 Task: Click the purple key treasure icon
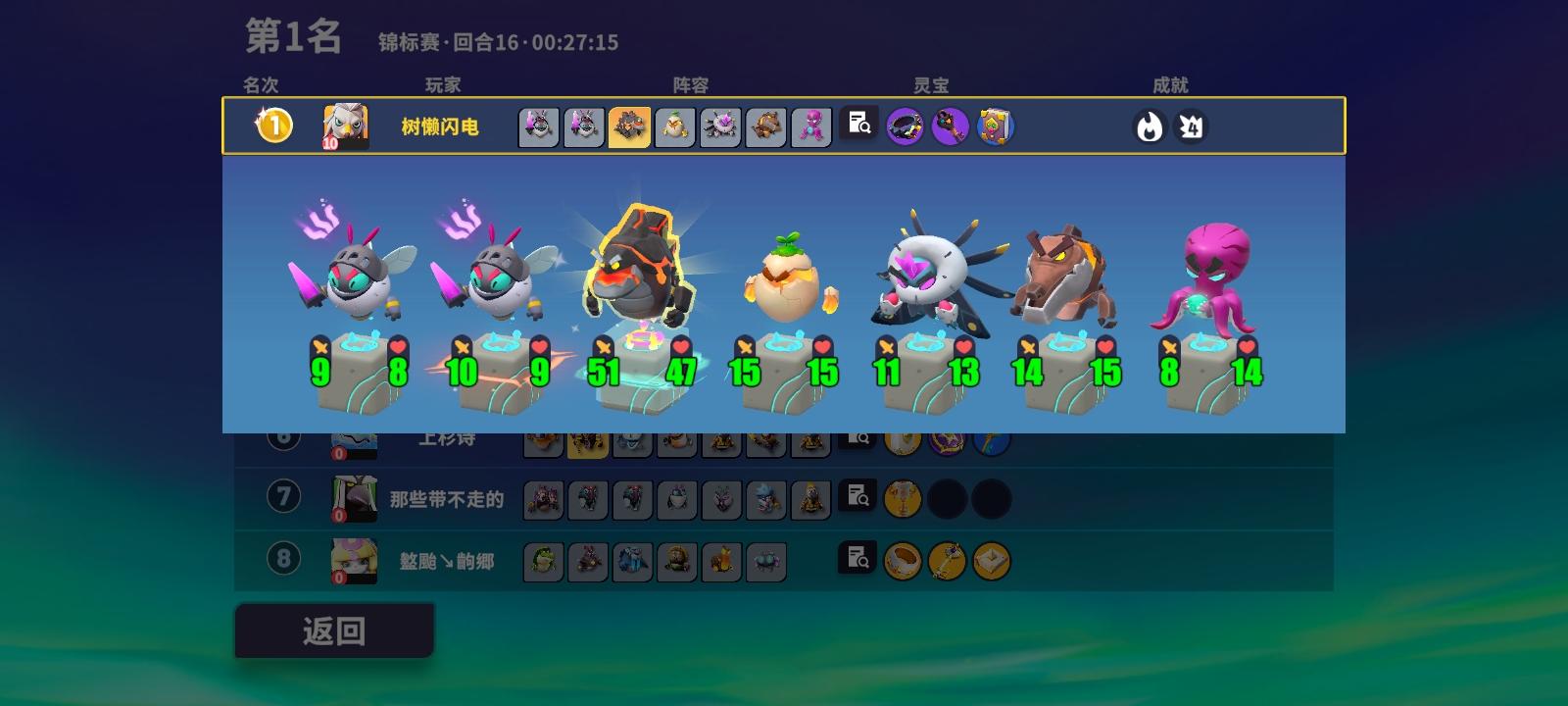(949, 125)
